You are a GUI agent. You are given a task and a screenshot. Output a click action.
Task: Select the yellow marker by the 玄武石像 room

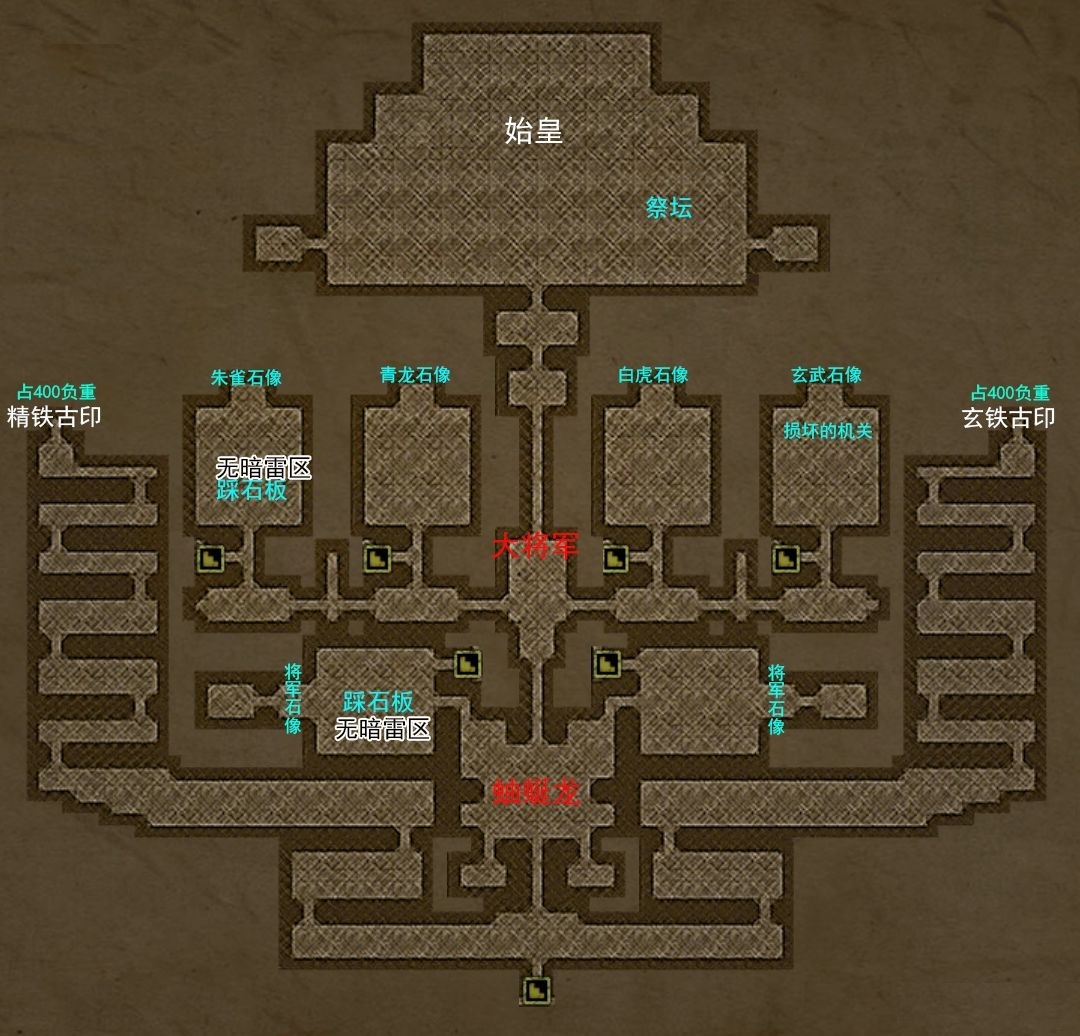point(785,558)
